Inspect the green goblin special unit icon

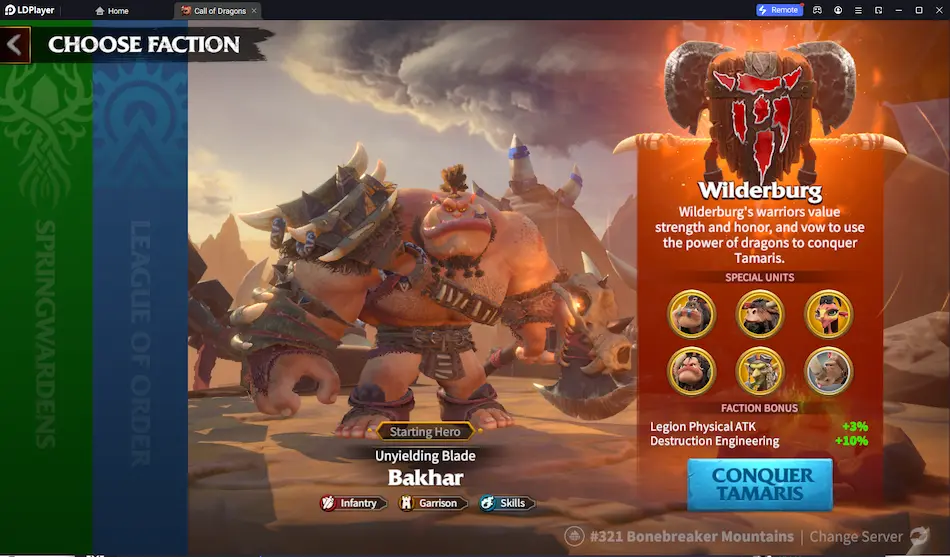760,372
